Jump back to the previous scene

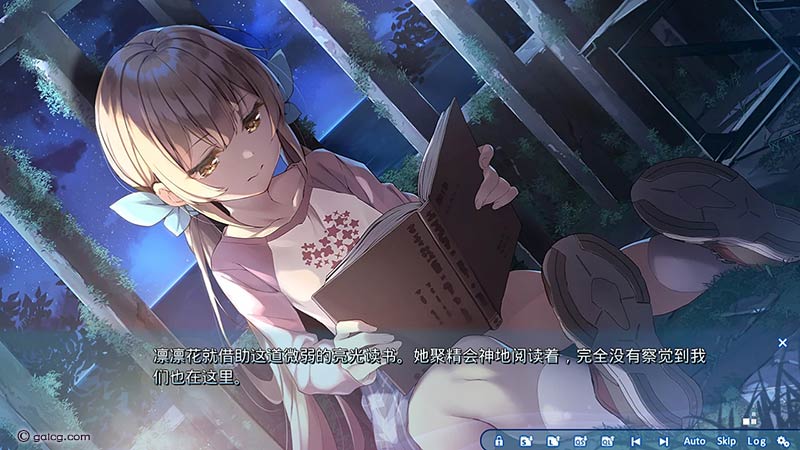(x=635, y=441)
